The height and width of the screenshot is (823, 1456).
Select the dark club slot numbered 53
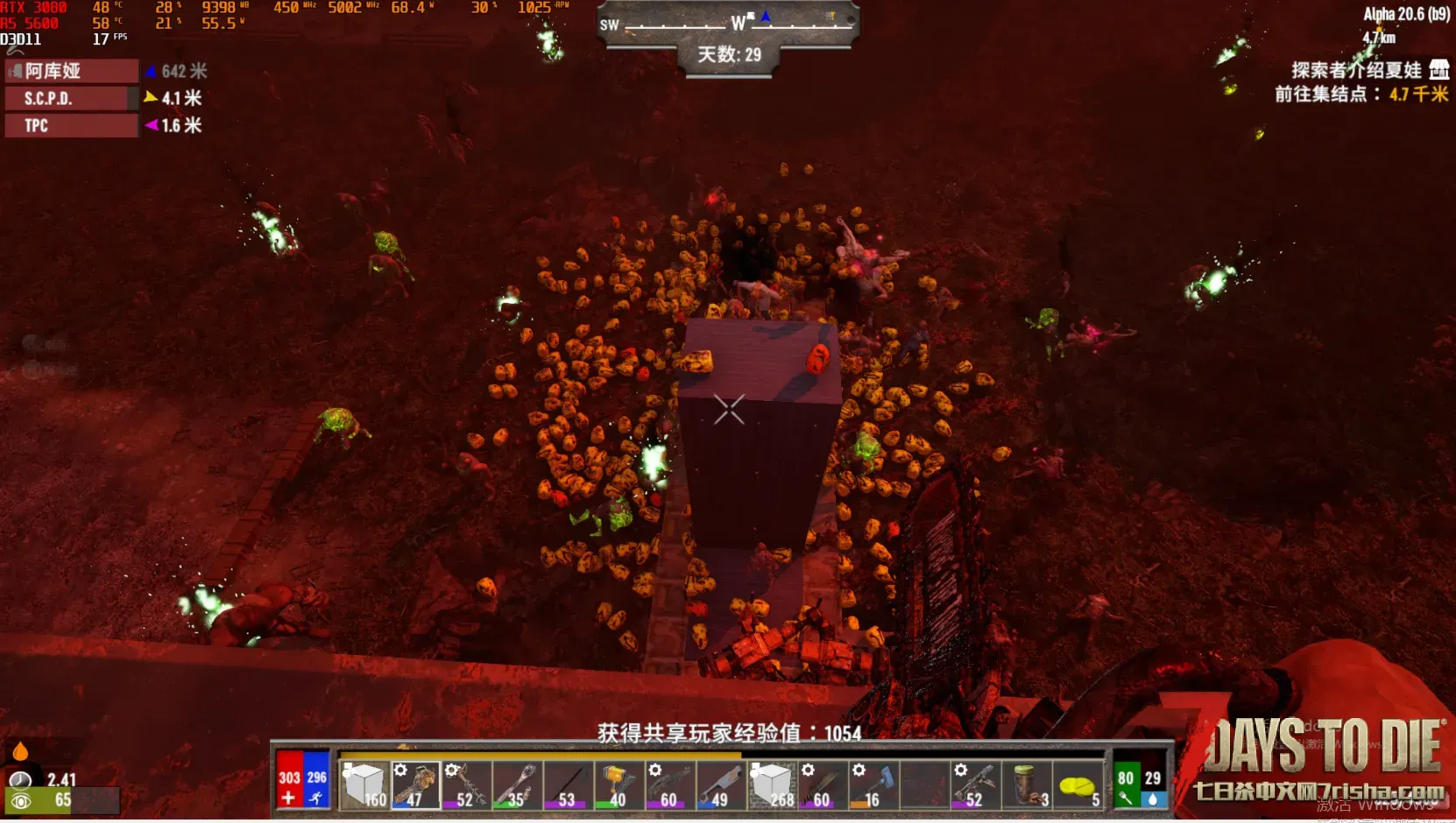click(567, 784)
